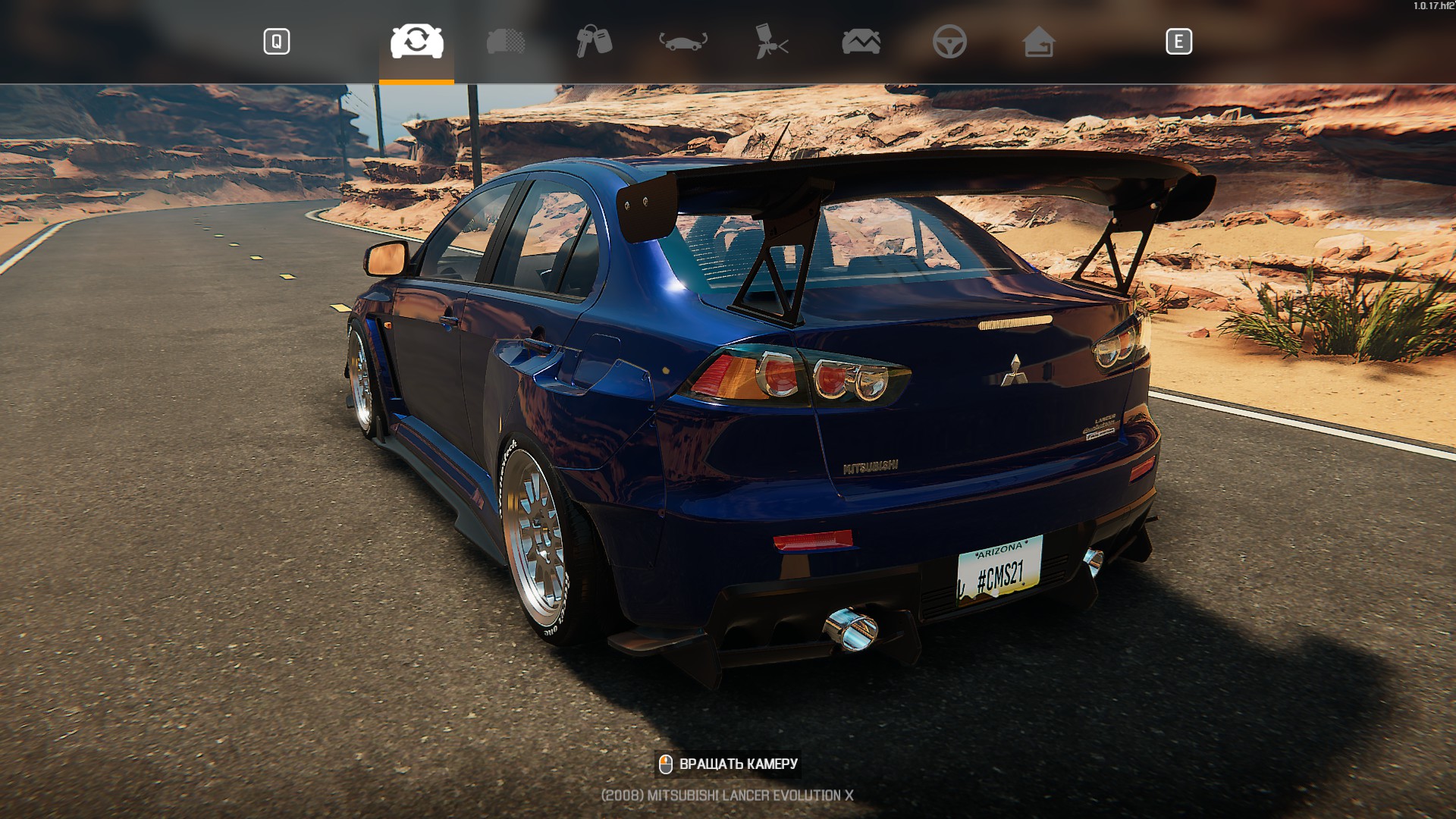Switch to the steering wheel tab
The width and height of the screenshot is (1456, 819).
[x=949, y=42]
